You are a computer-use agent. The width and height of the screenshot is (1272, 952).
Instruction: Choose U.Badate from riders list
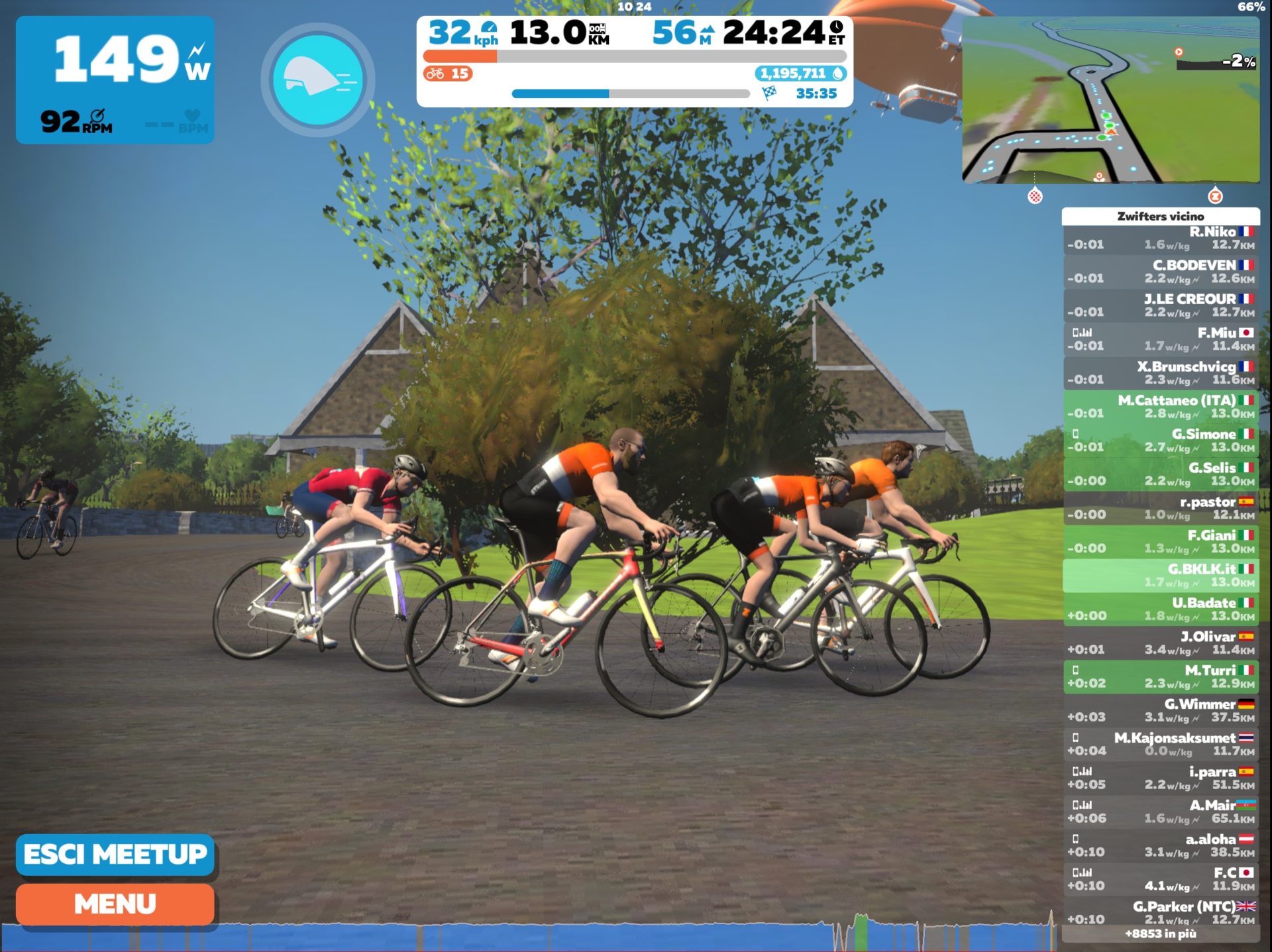coord(1161,609)
